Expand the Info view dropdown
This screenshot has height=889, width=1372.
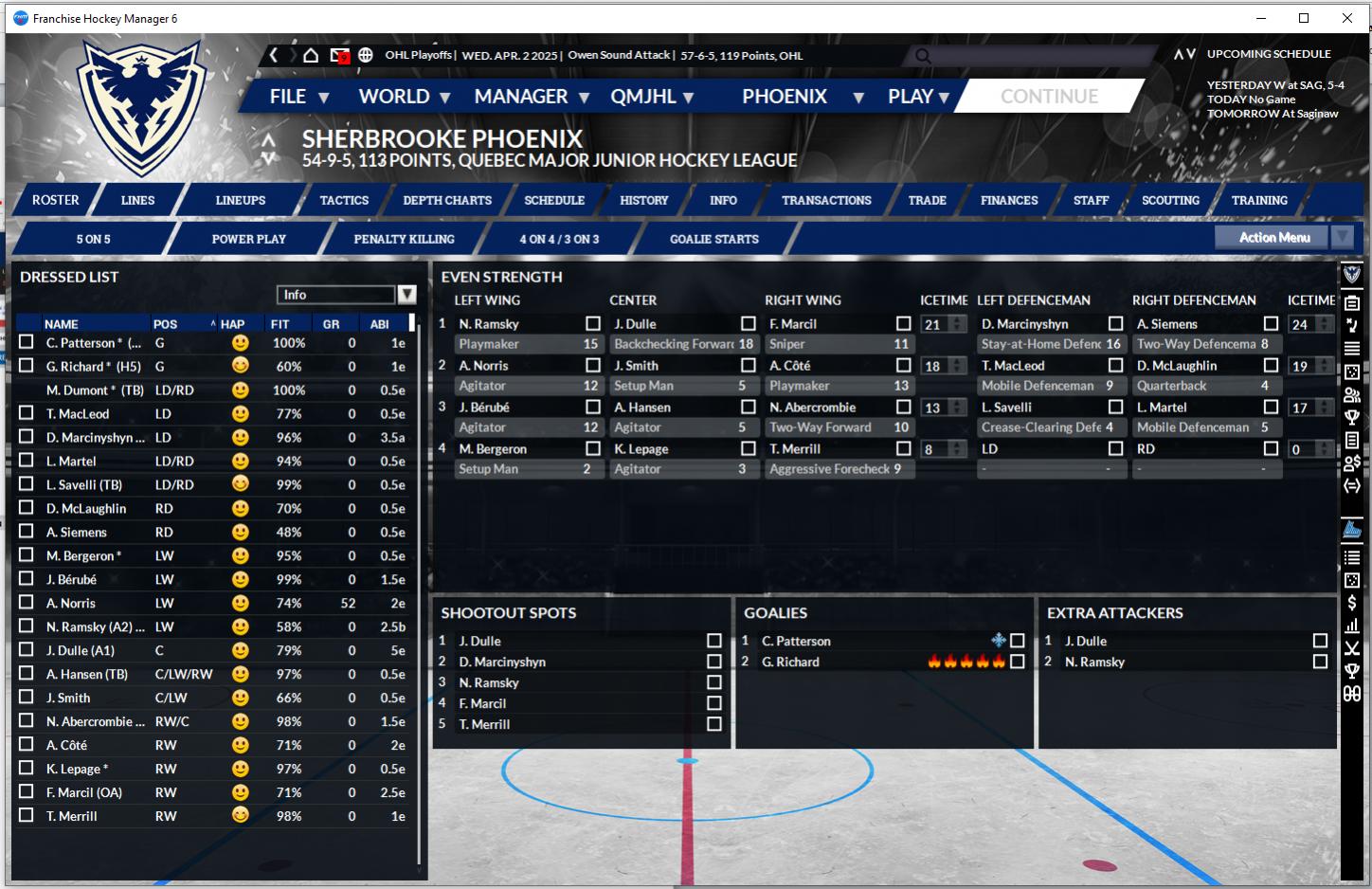coord(406,295)
